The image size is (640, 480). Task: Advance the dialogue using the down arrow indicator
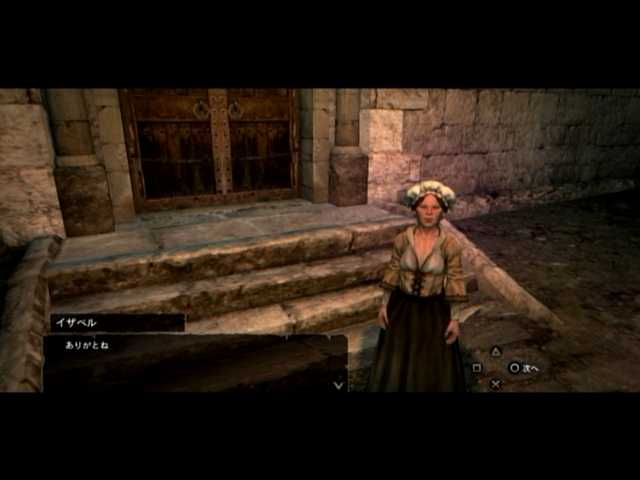[338, 384]
